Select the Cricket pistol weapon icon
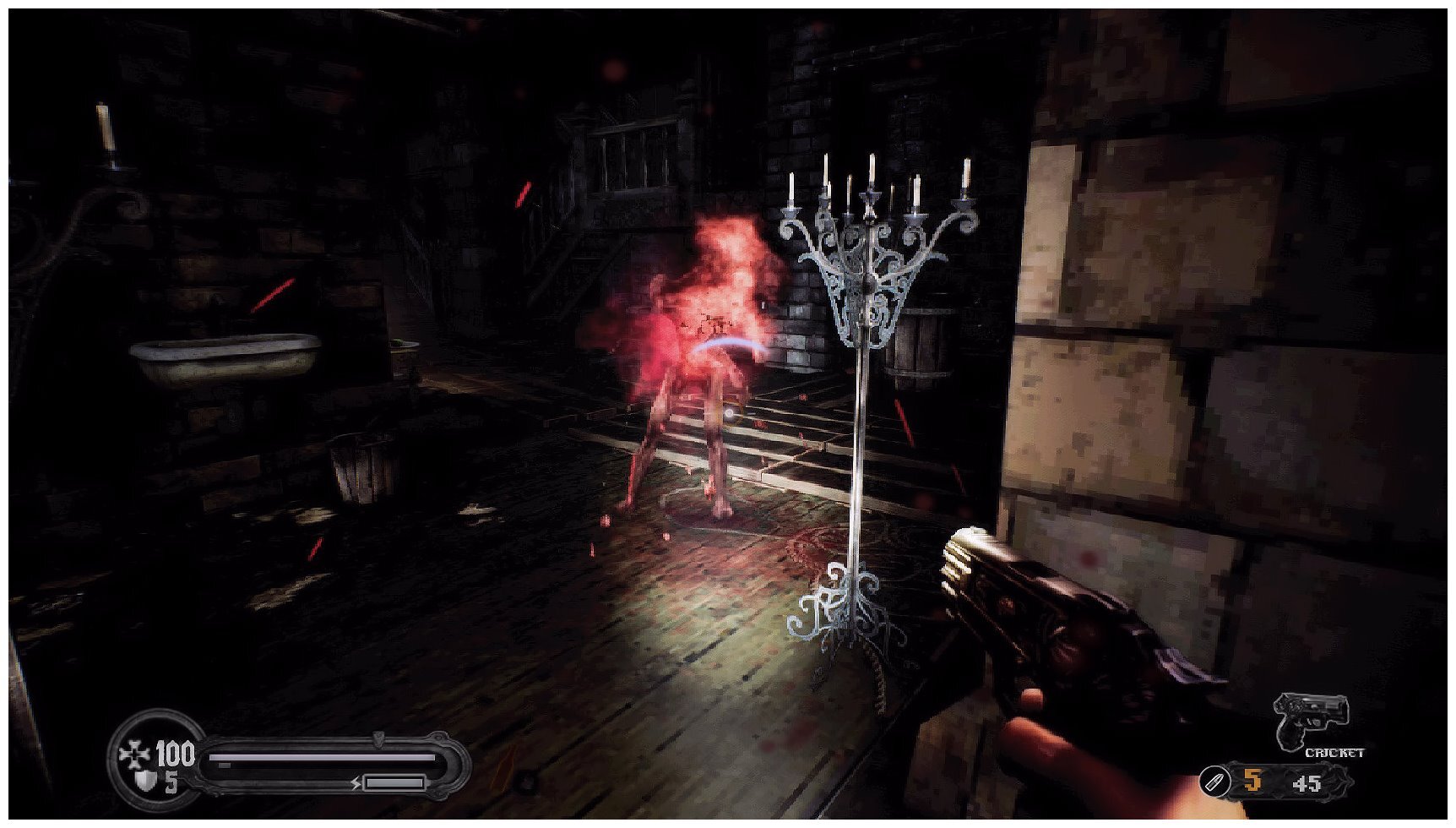The image size is (1456, 828). [x=1312, y=720]
